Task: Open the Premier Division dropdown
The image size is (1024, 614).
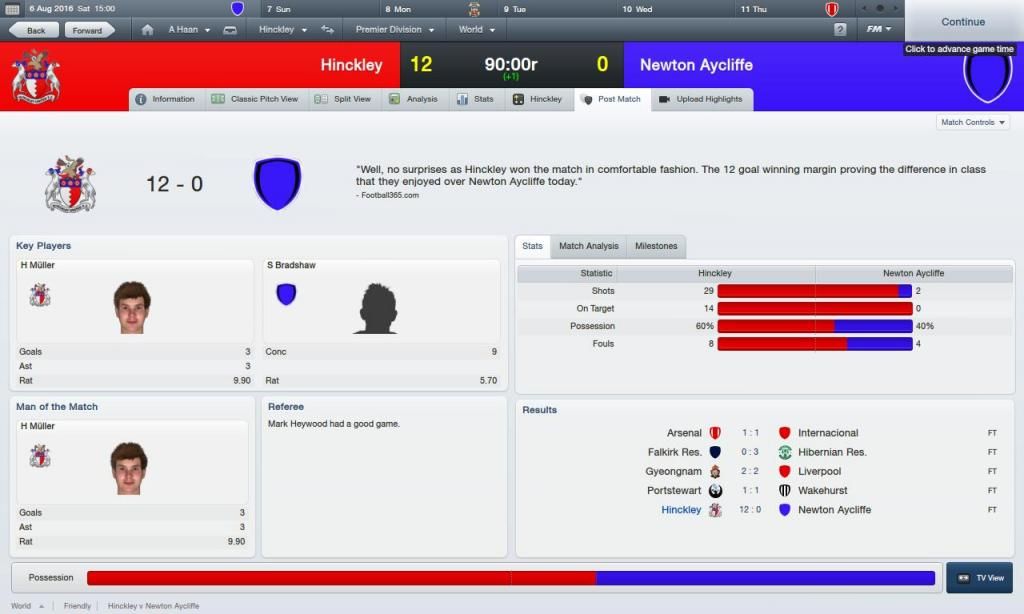Action: tap(394, 30)
